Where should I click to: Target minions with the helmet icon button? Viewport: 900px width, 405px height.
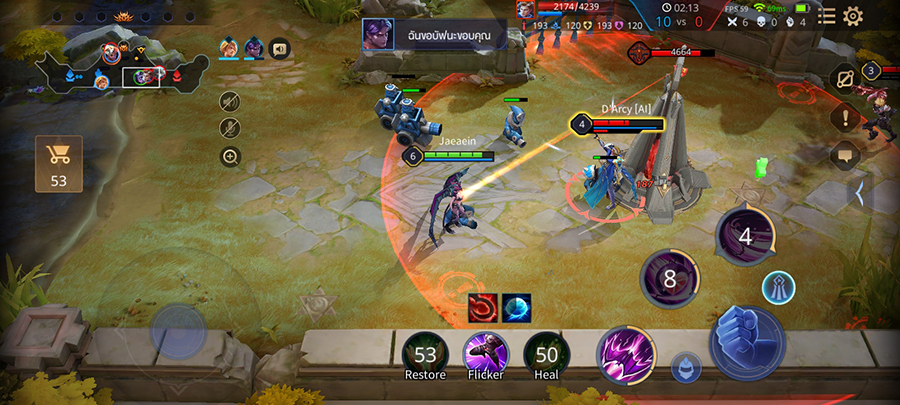pos(685,367)
